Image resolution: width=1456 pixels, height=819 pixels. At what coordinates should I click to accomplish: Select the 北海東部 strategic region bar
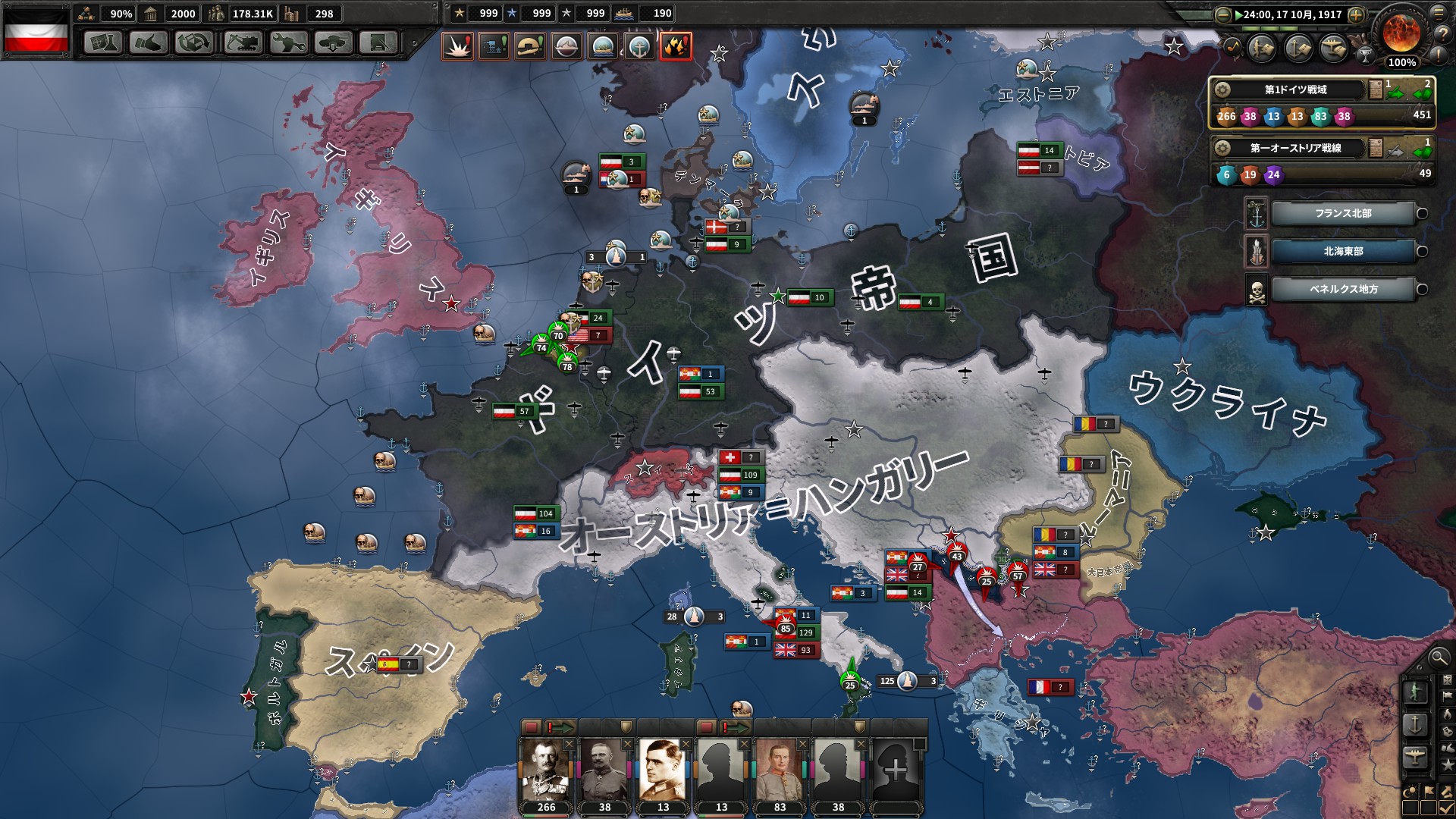point(1342,251)
